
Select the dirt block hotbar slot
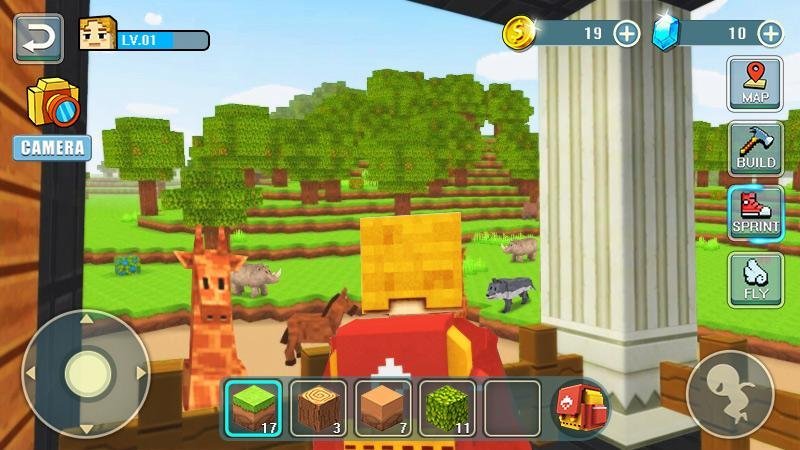pyautogui.click(x=382, y=408)
